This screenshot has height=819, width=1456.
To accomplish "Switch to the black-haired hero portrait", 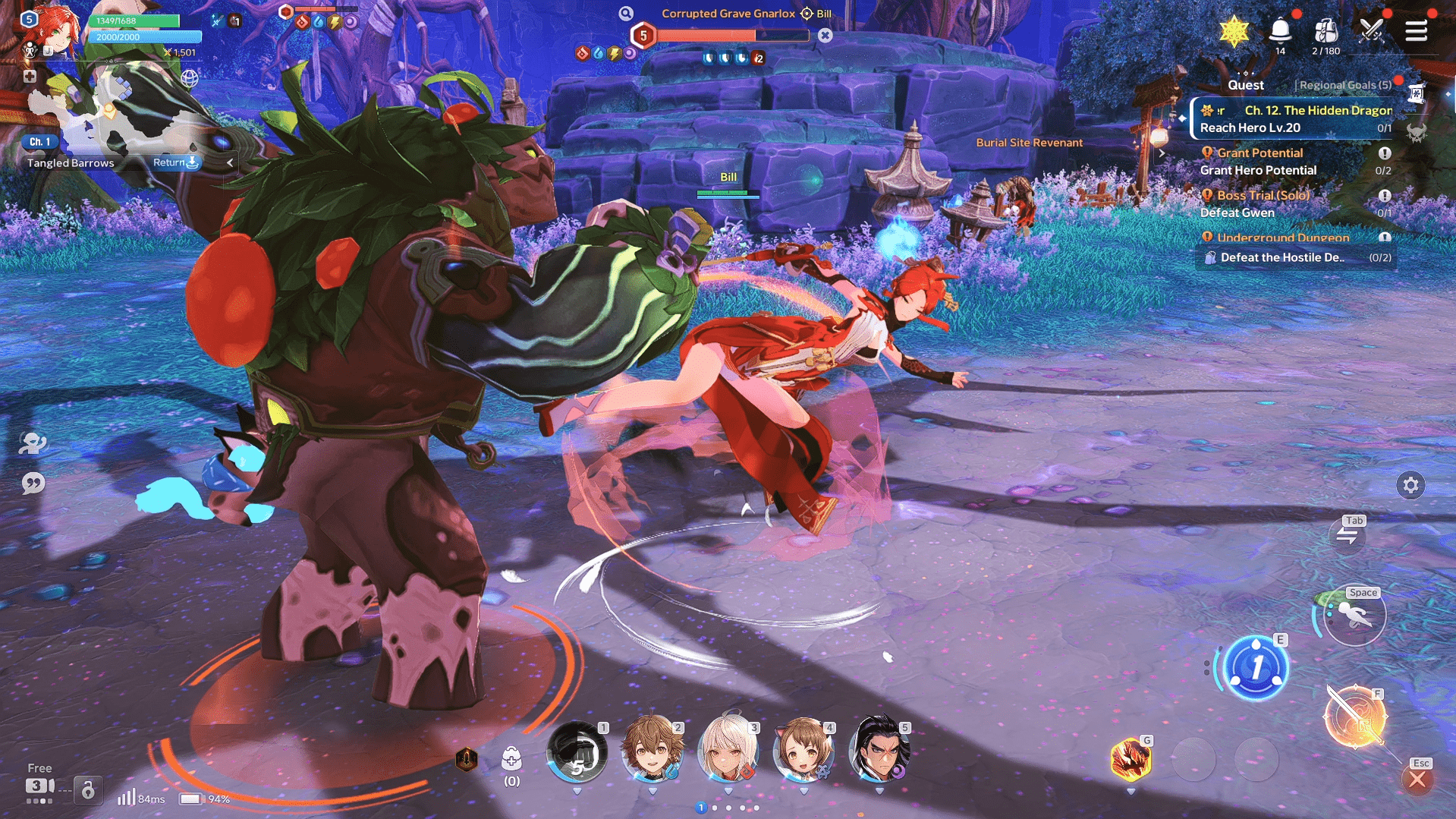I will click(879, 751).
